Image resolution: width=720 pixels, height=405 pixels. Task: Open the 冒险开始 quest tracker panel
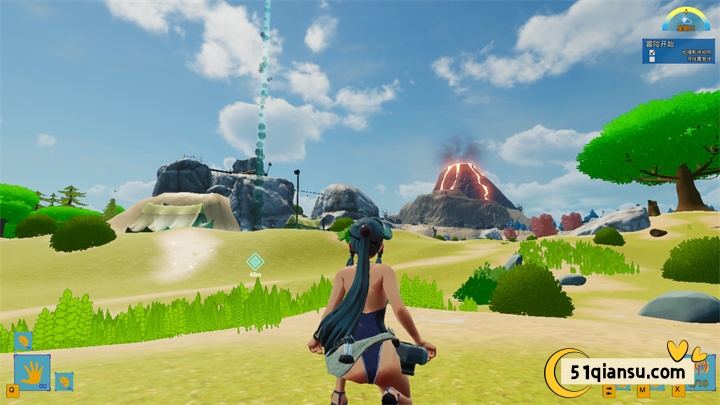[678, 50]
